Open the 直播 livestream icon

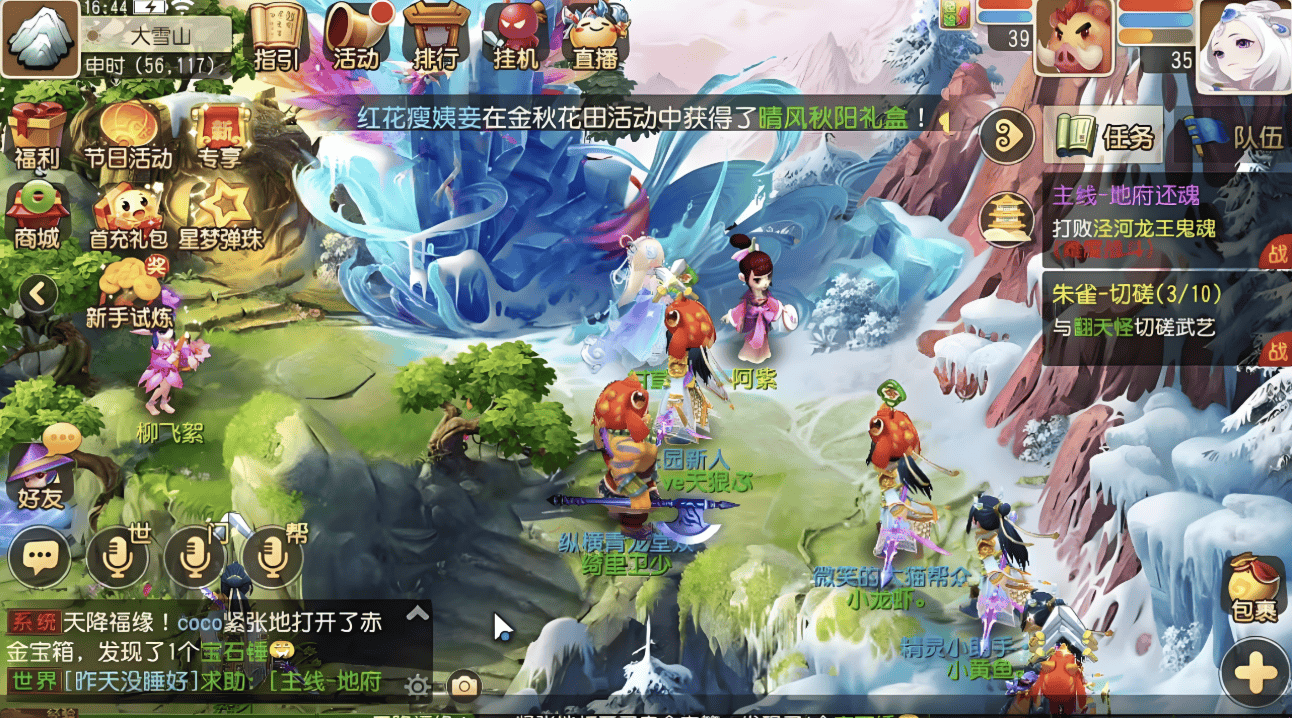[595, 36]
